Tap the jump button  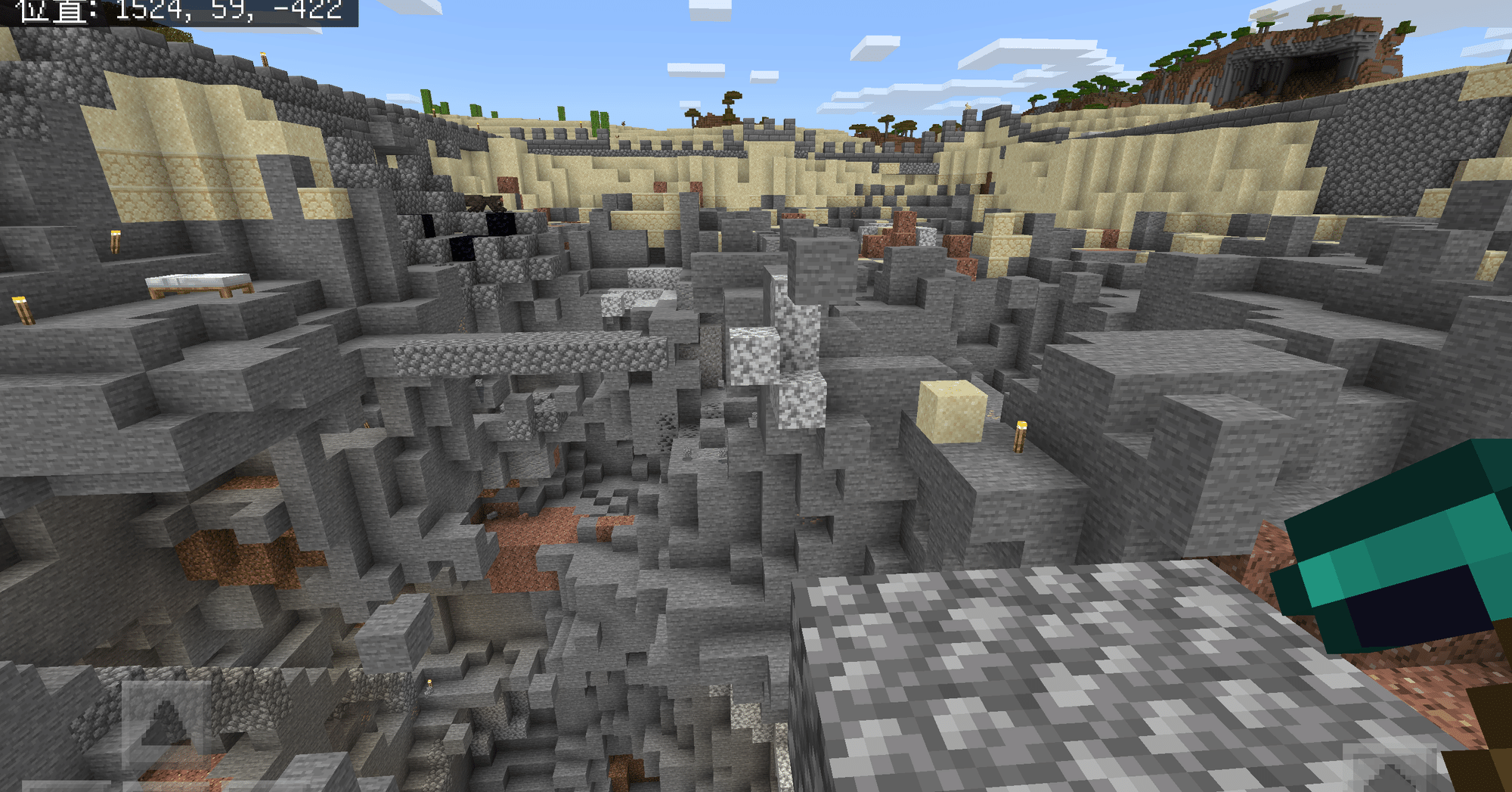click(1390, 770)
